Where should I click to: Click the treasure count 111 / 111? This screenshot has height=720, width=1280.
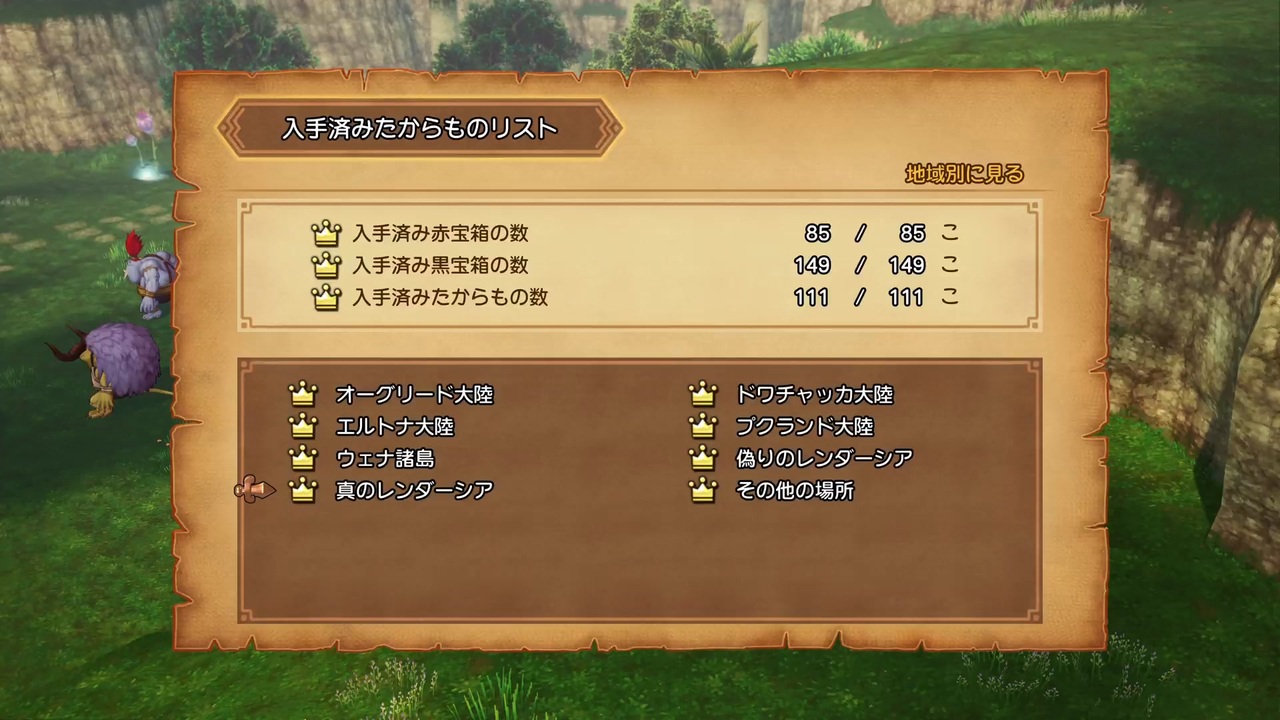858,297
